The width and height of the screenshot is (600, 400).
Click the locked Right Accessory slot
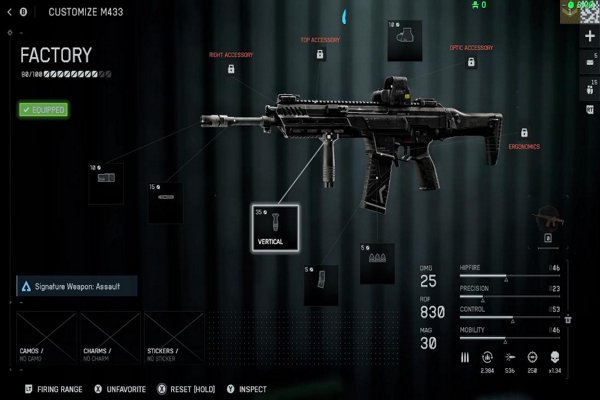pos(231,69)
